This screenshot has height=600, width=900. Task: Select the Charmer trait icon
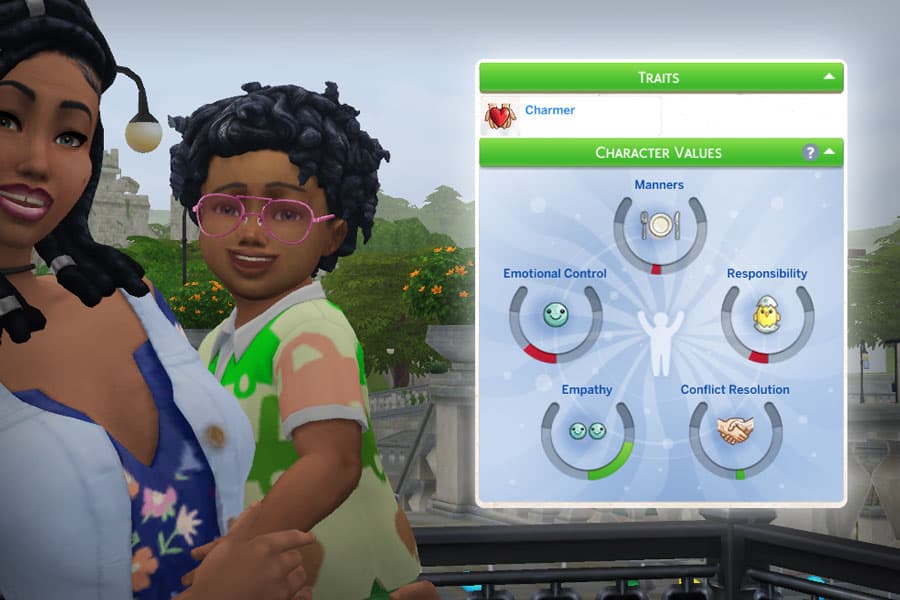point(499,116)
